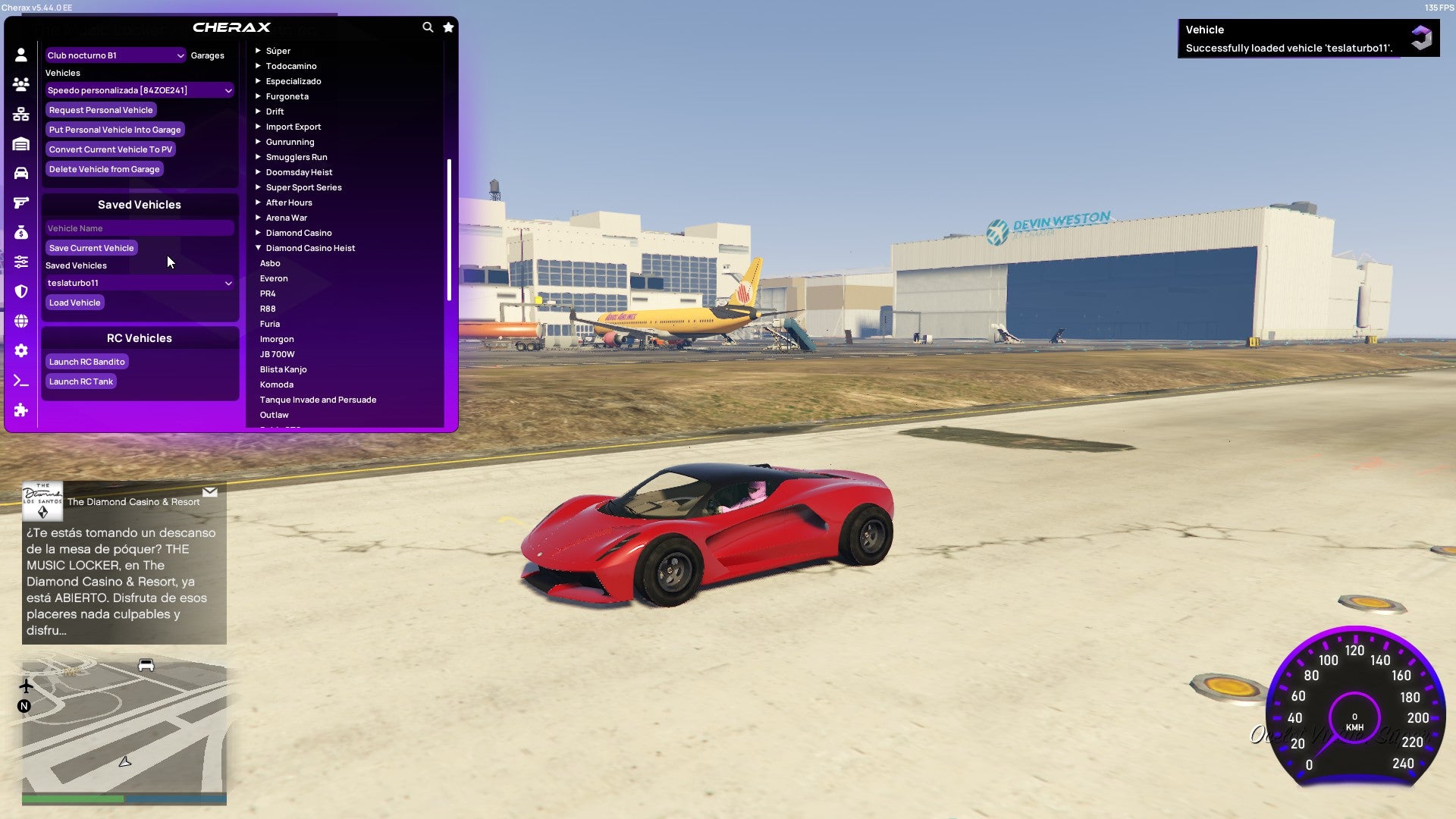Select the weapons pistol icon
The width and height of the screenshot is (1456, 819).
tap(21, 202)
